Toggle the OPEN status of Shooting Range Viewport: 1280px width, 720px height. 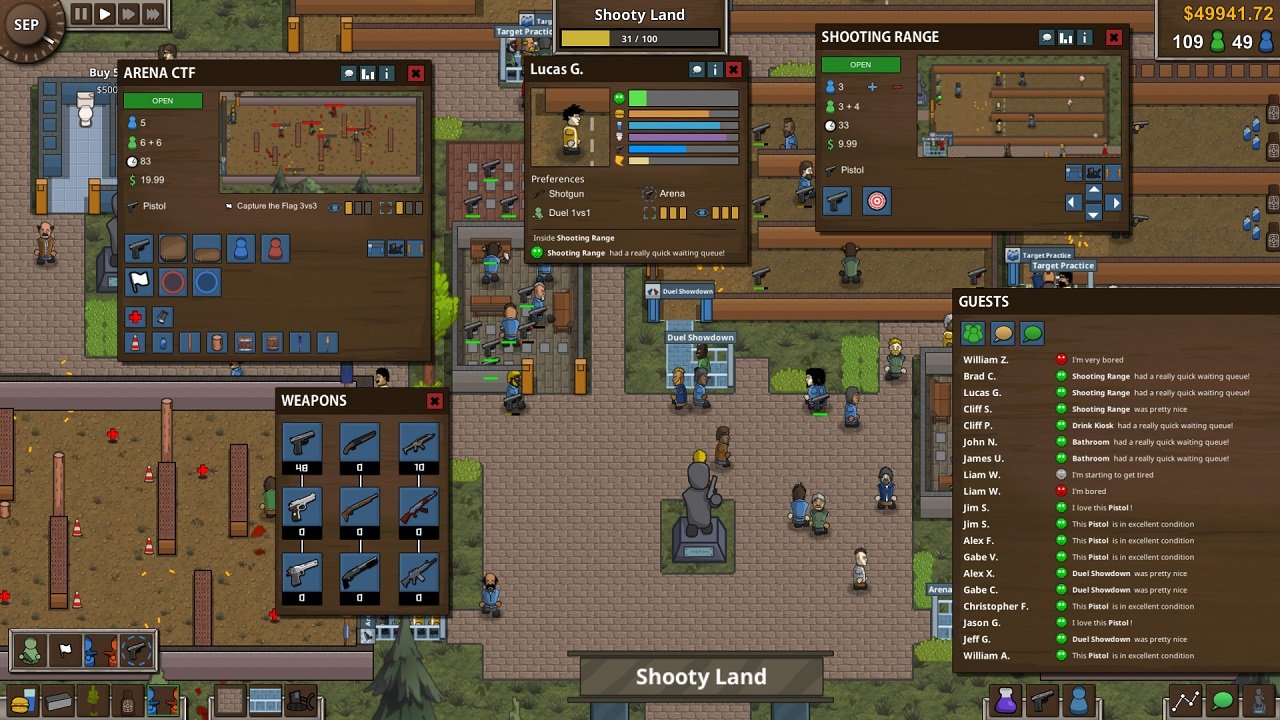click(x=861, y=64)
